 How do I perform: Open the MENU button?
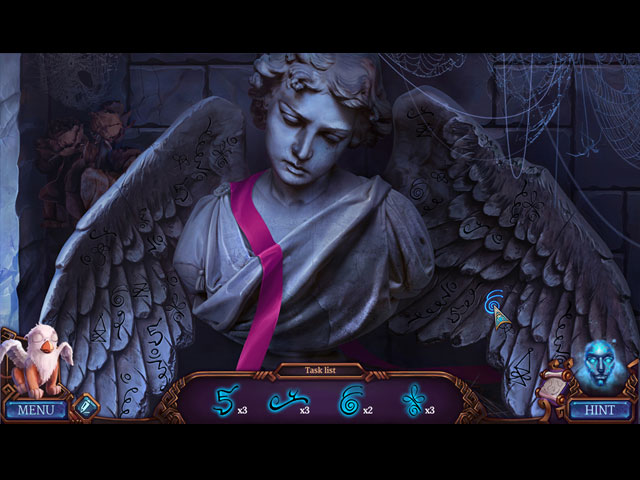point(35,409)
